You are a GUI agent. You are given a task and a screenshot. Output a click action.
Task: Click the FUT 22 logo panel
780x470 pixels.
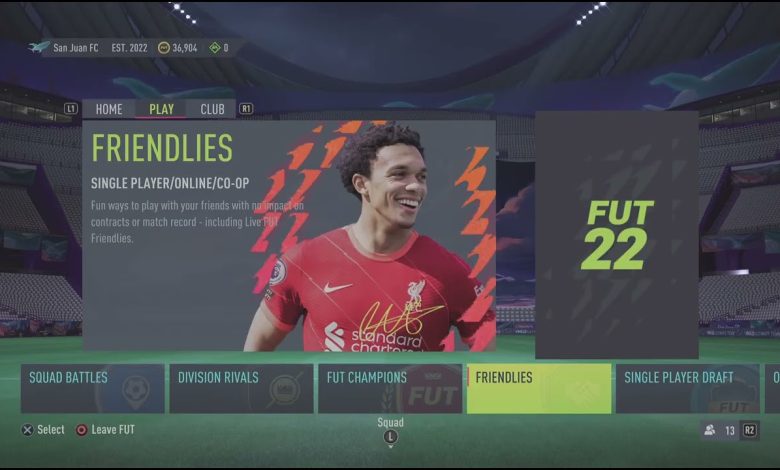[x=616, y=235]
